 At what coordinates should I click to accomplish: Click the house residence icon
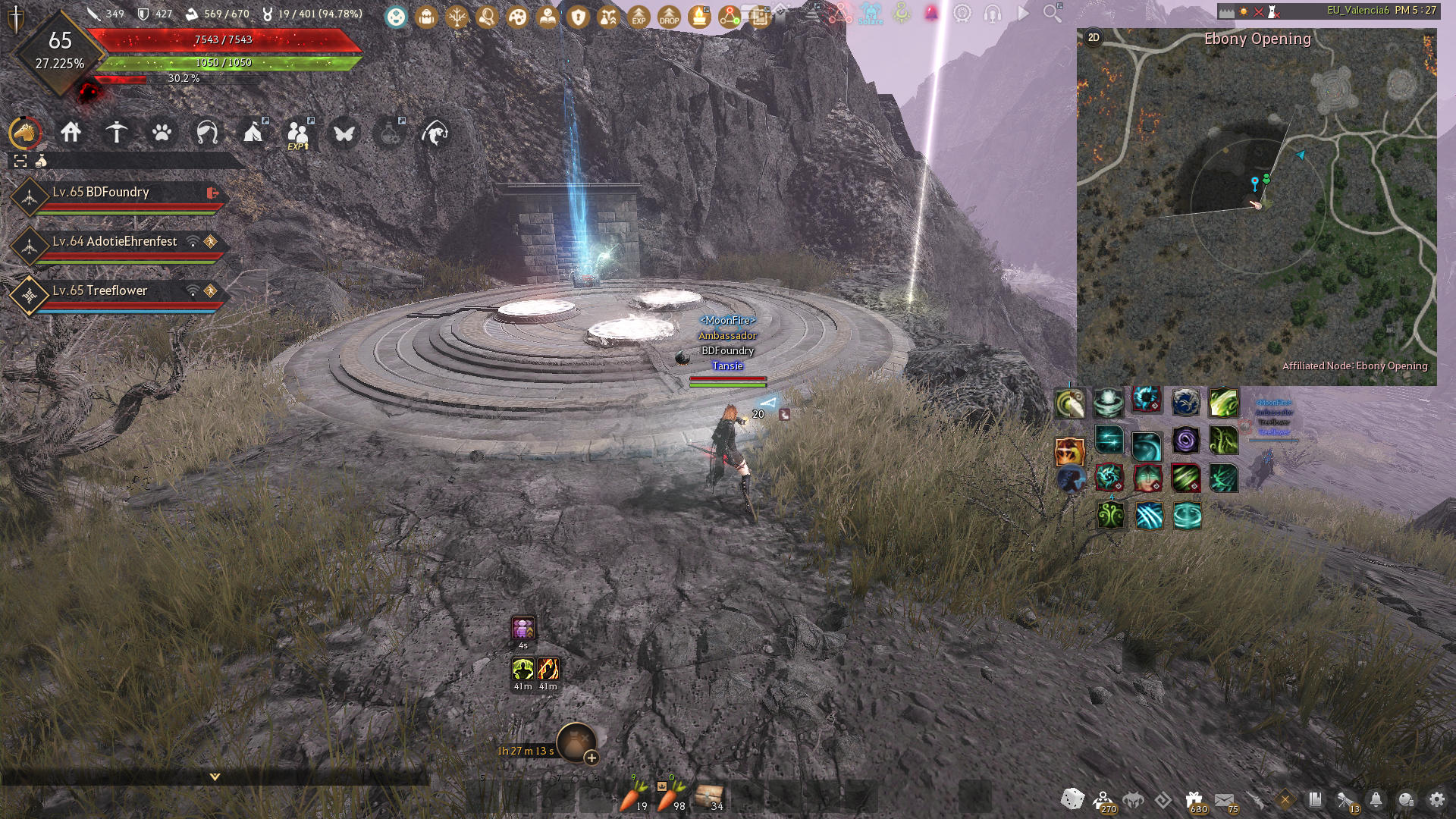tap(71, 133)
